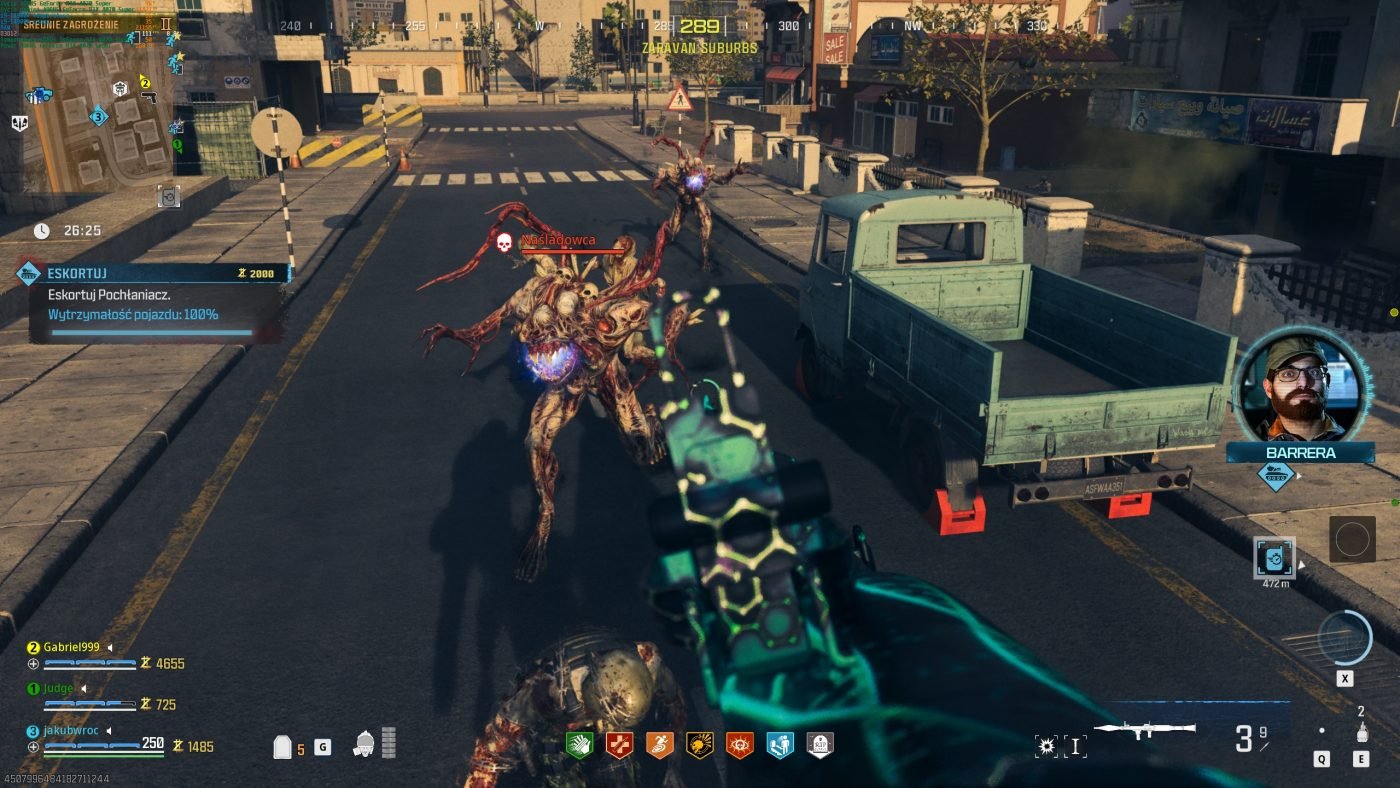Screen dimensions: 1400x788
Task: Click the circular field upgrade charge ring
Action: pos(1344,637)
